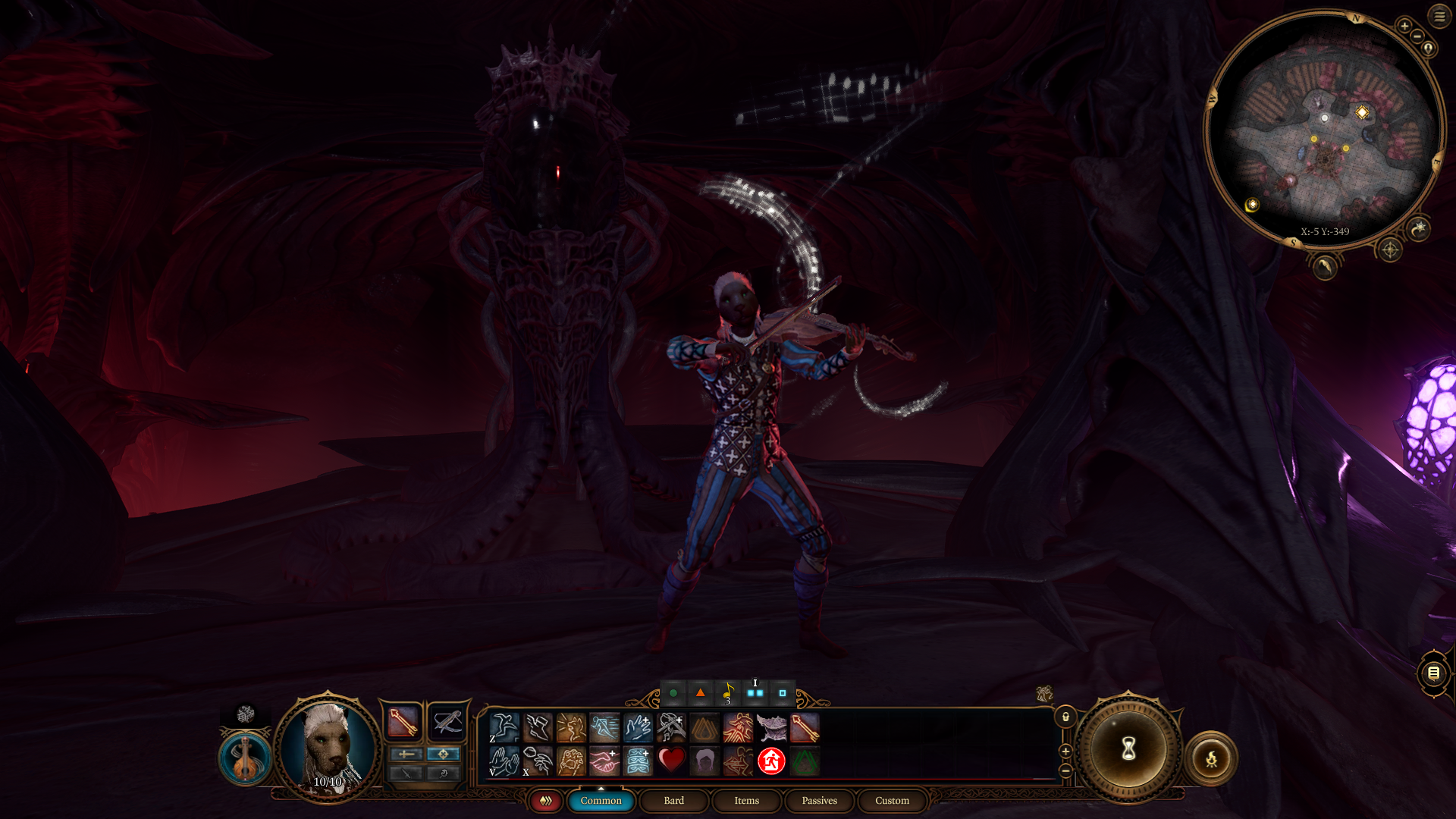Open the main menu button at top-right
This screenshot has width=1456, height=819.
(x=1439, y=16)
